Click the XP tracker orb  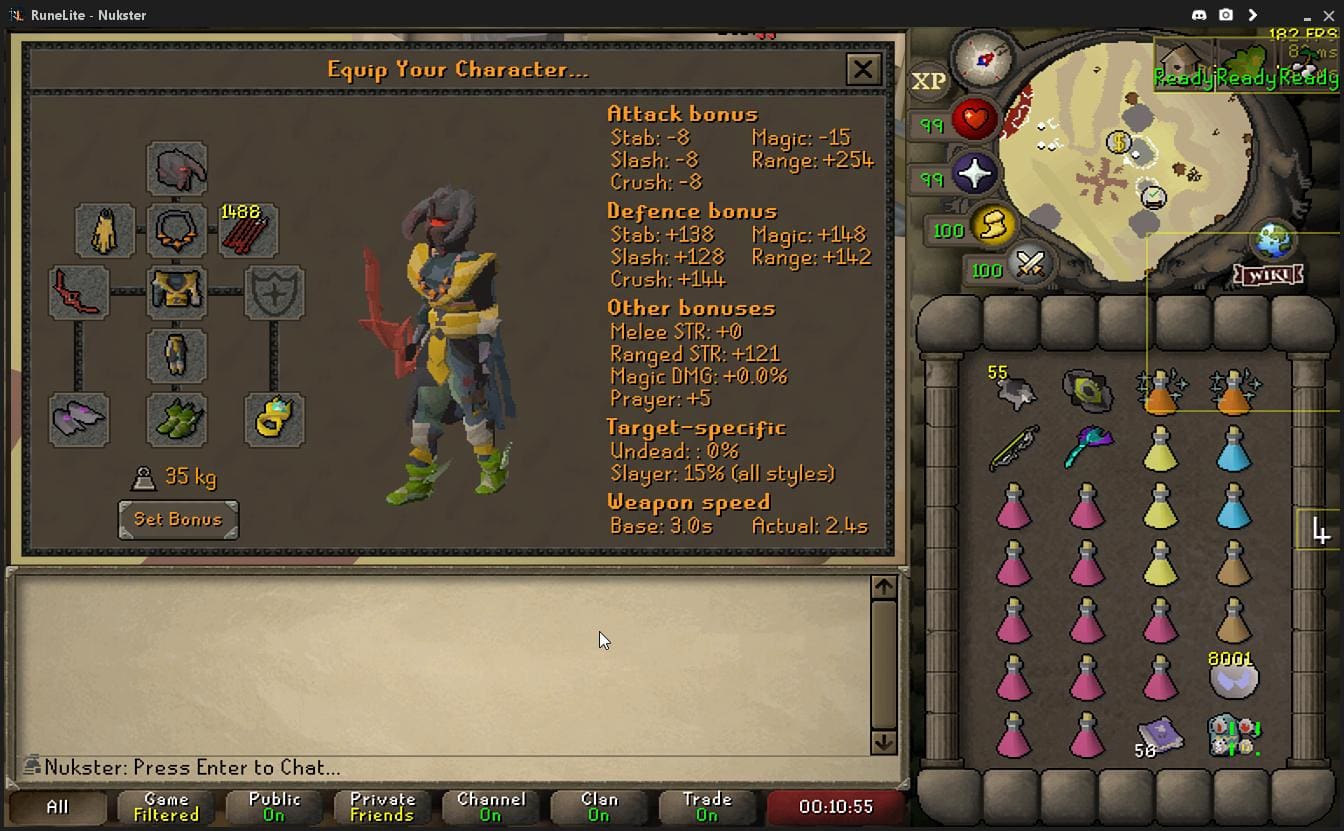coord(928,82)
